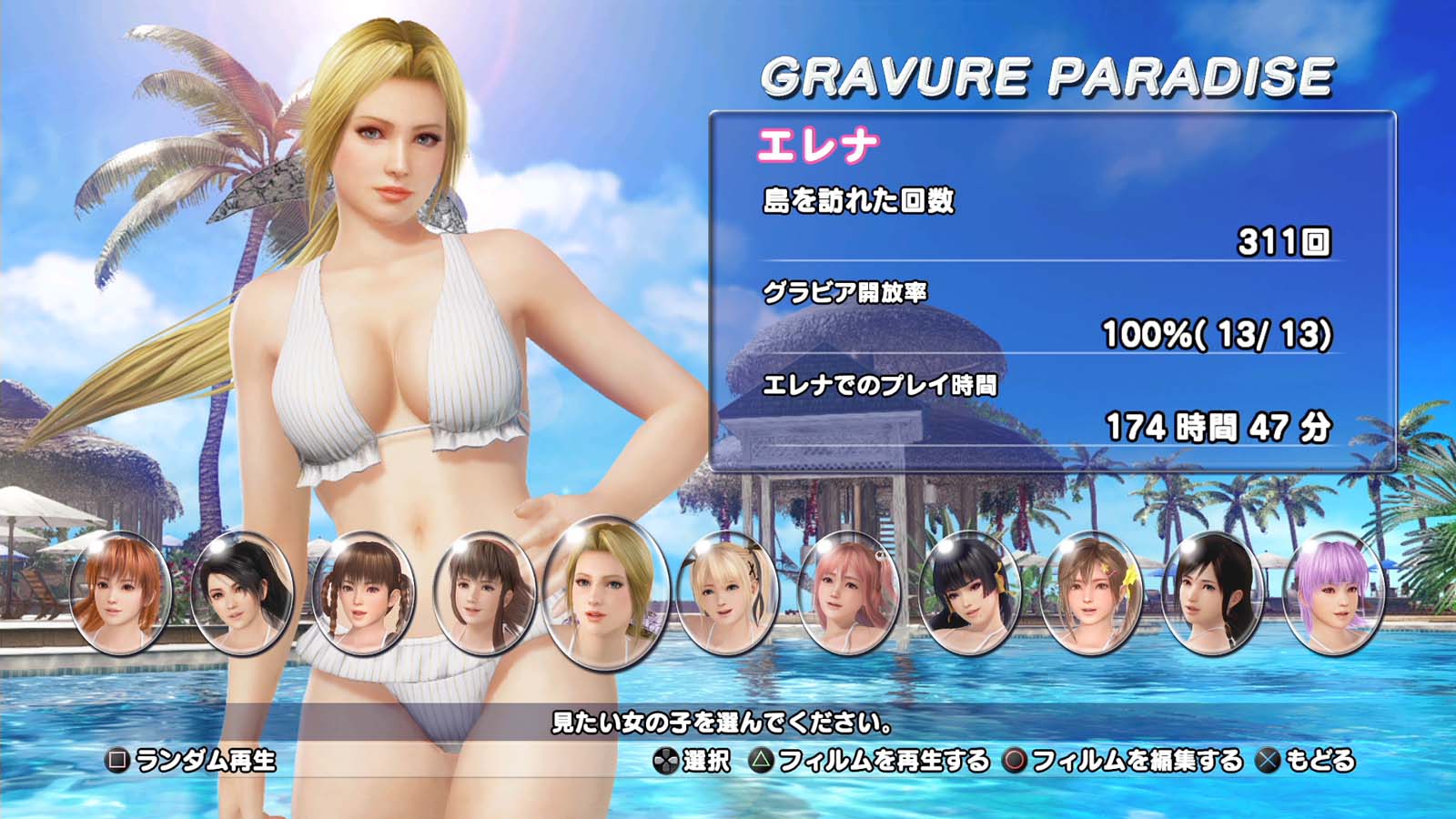Choose the black ponytail girl portrait
This screenshot has height=819, width=1456.
click(x=241, y=592)
